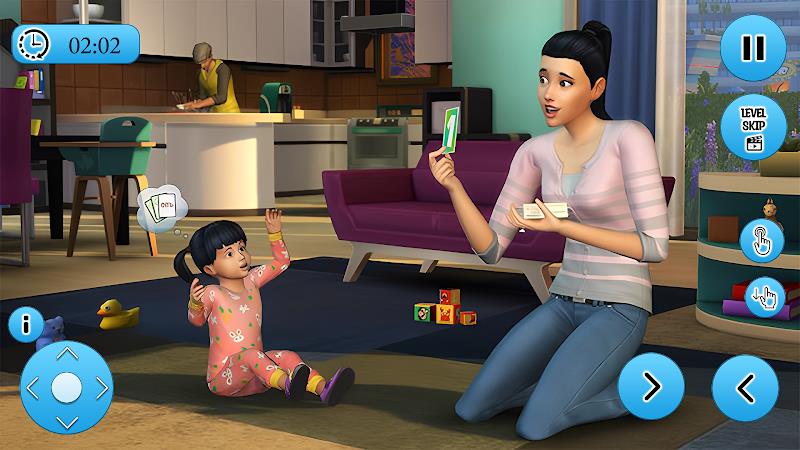The height and width of the screenshot is (450, 800).
Task: Click the left arrow round button
Action: tap(745, 387)
